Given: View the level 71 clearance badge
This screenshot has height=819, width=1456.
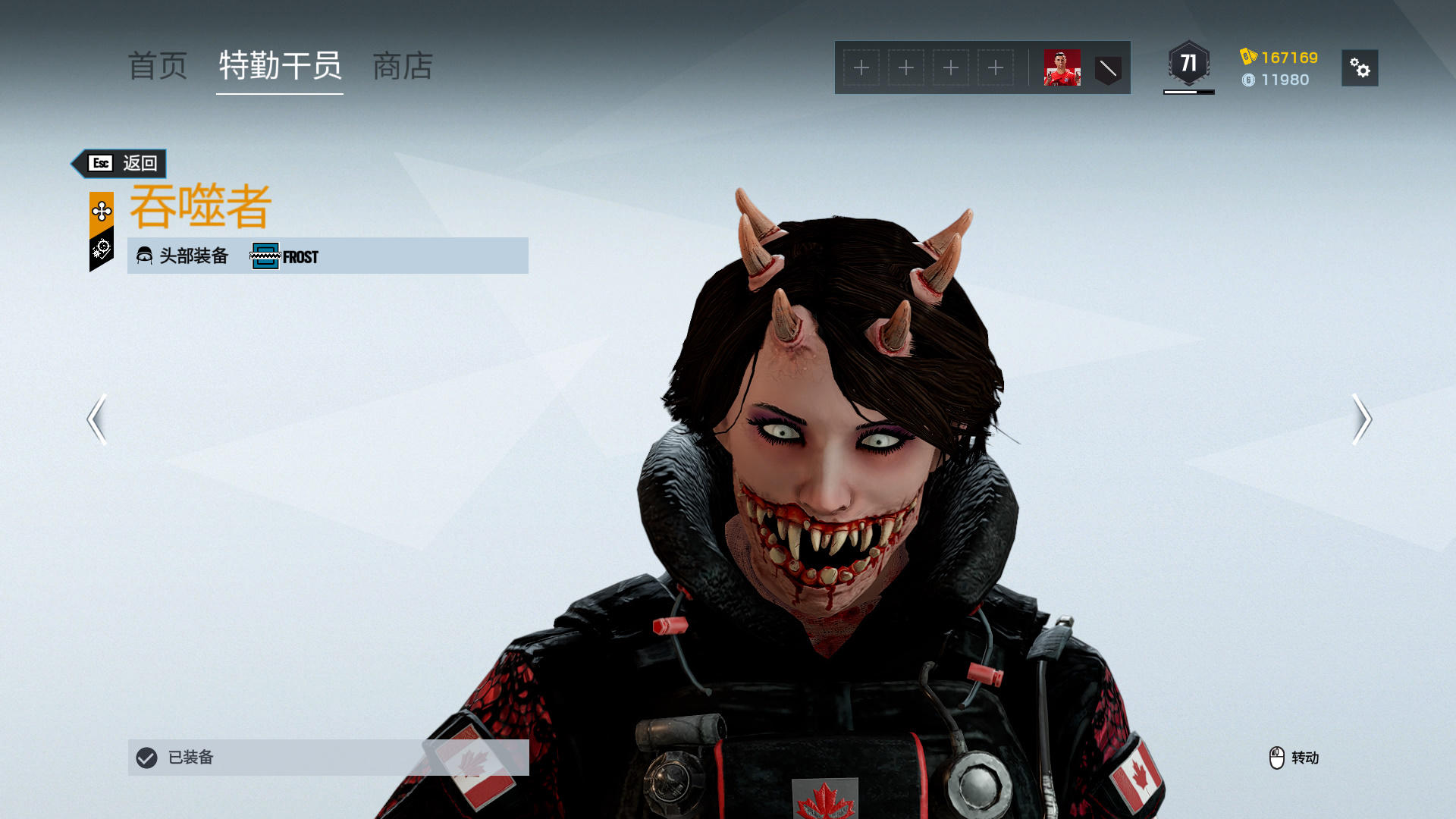Looking at the screenshot, I should click(x=1188, y=64).
